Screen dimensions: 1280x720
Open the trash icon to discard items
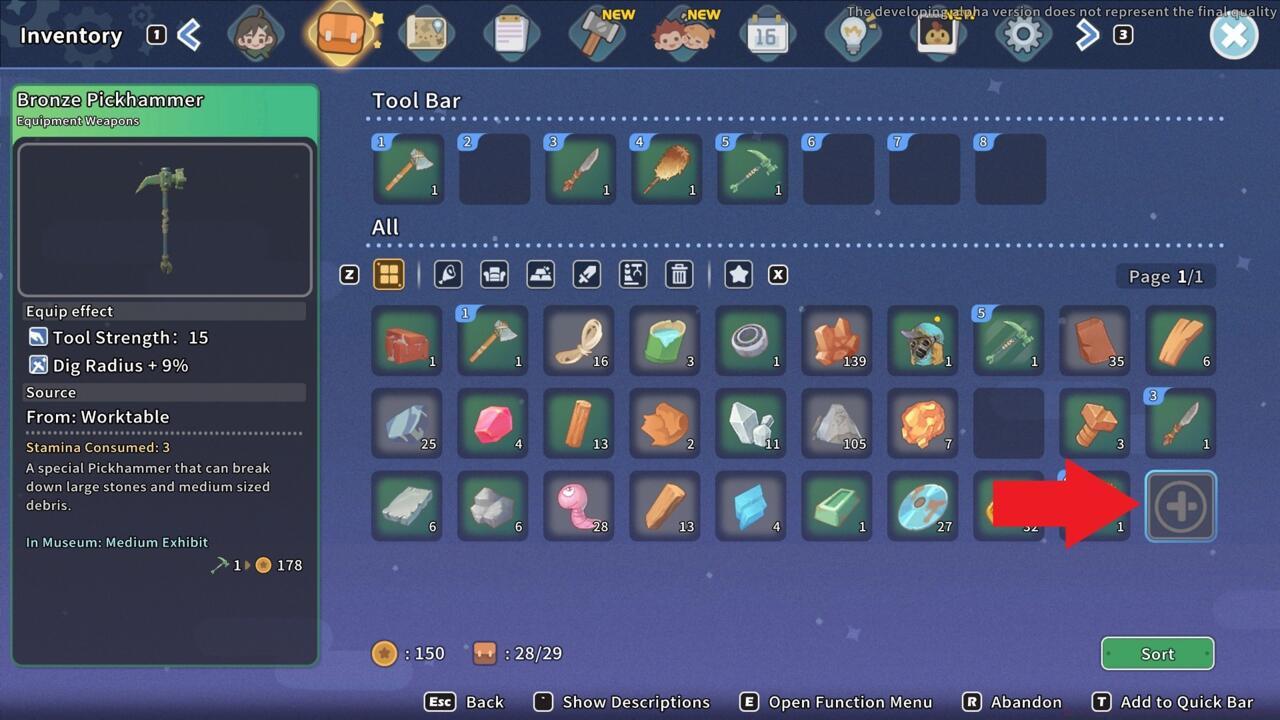pos(679,274)
